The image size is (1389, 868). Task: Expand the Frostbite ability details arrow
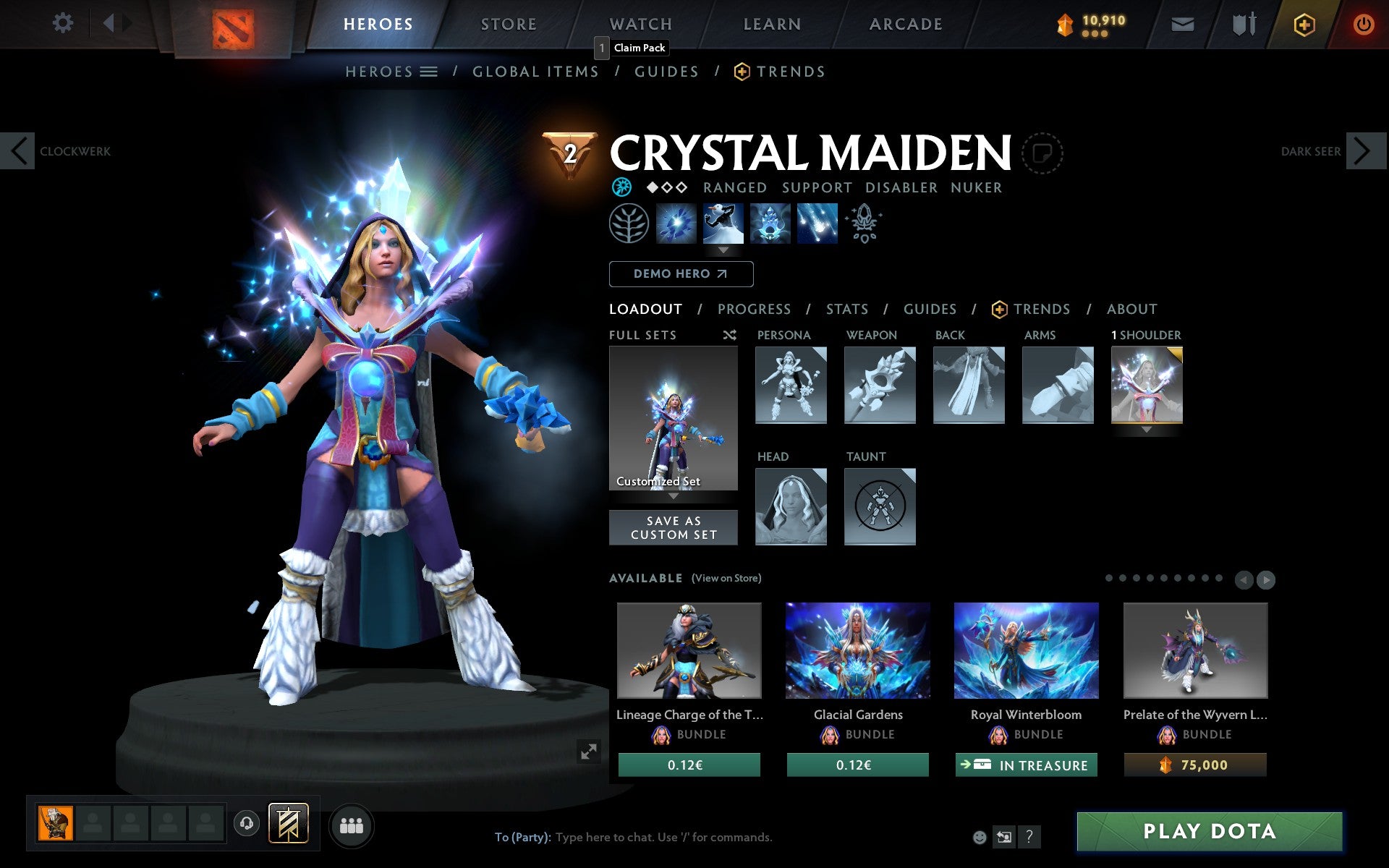(x=723, y=251)
